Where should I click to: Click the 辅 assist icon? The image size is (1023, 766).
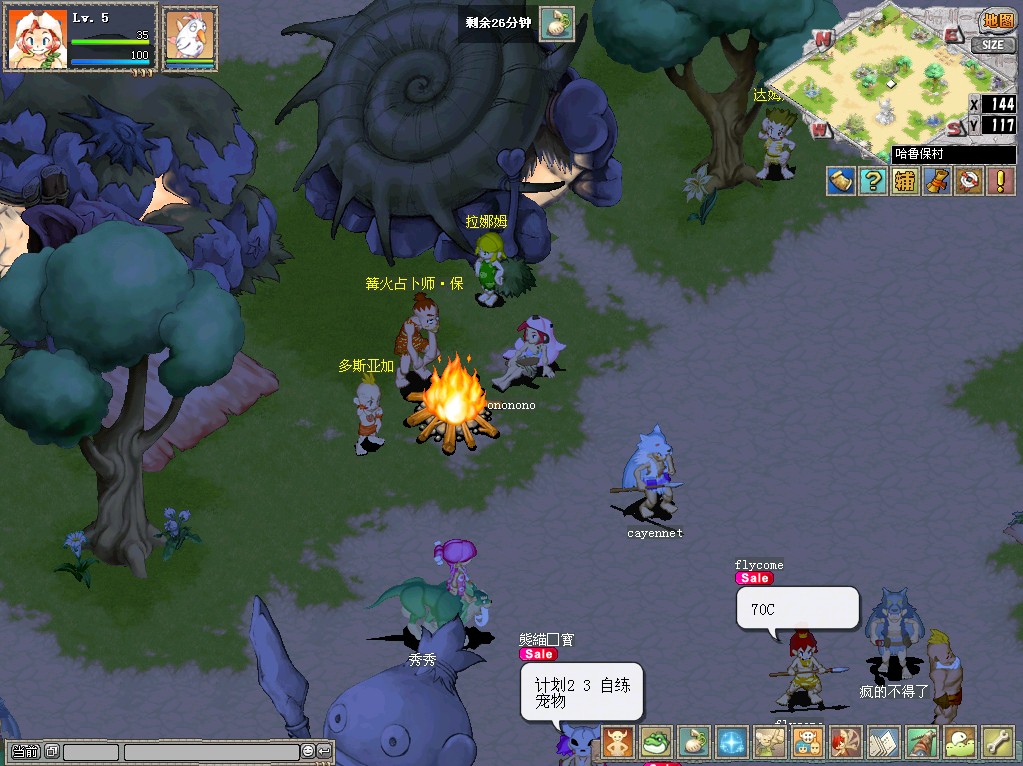(x=905, y=181)
